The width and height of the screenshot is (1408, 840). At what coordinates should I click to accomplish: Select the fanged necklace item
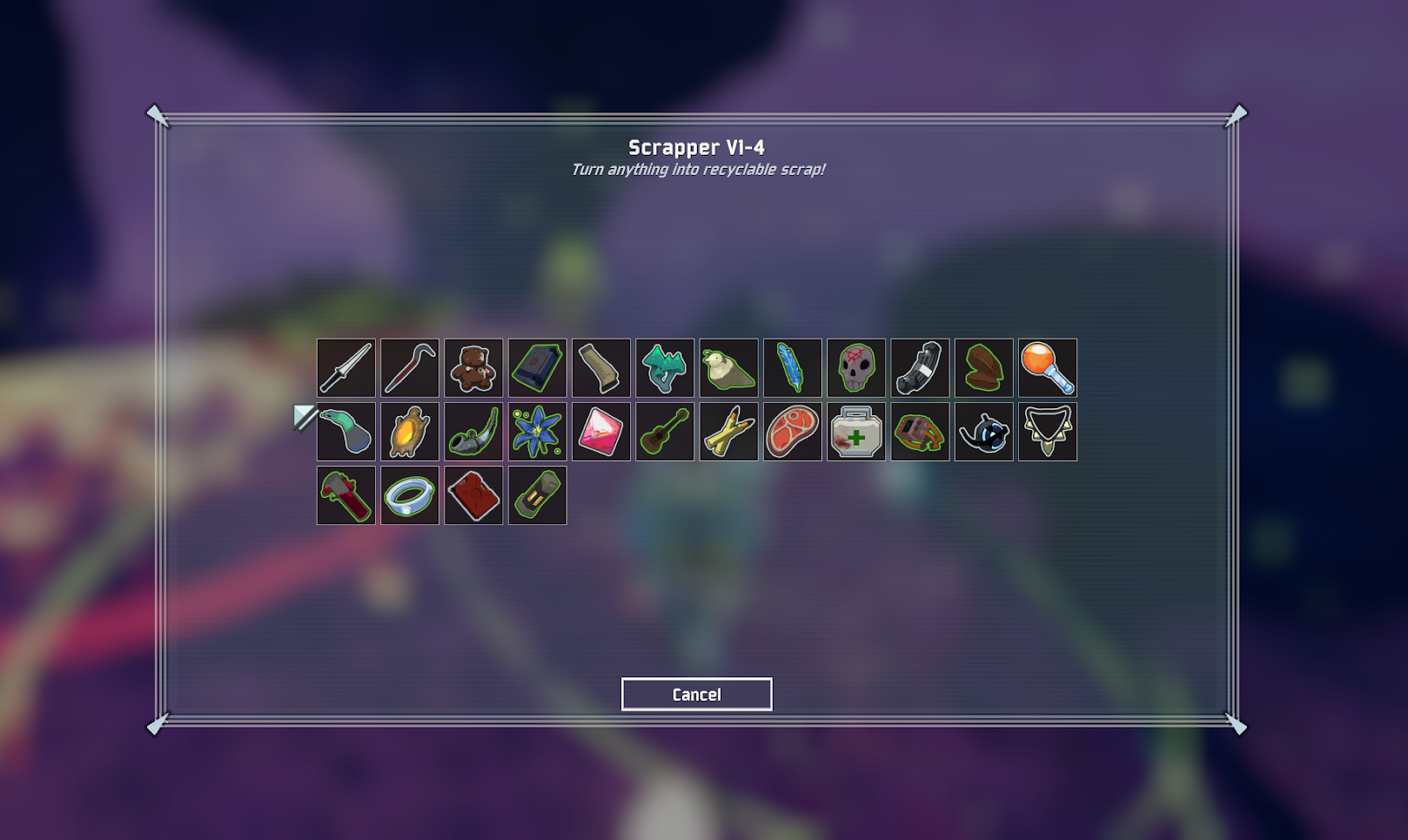tap(1047, 432)
